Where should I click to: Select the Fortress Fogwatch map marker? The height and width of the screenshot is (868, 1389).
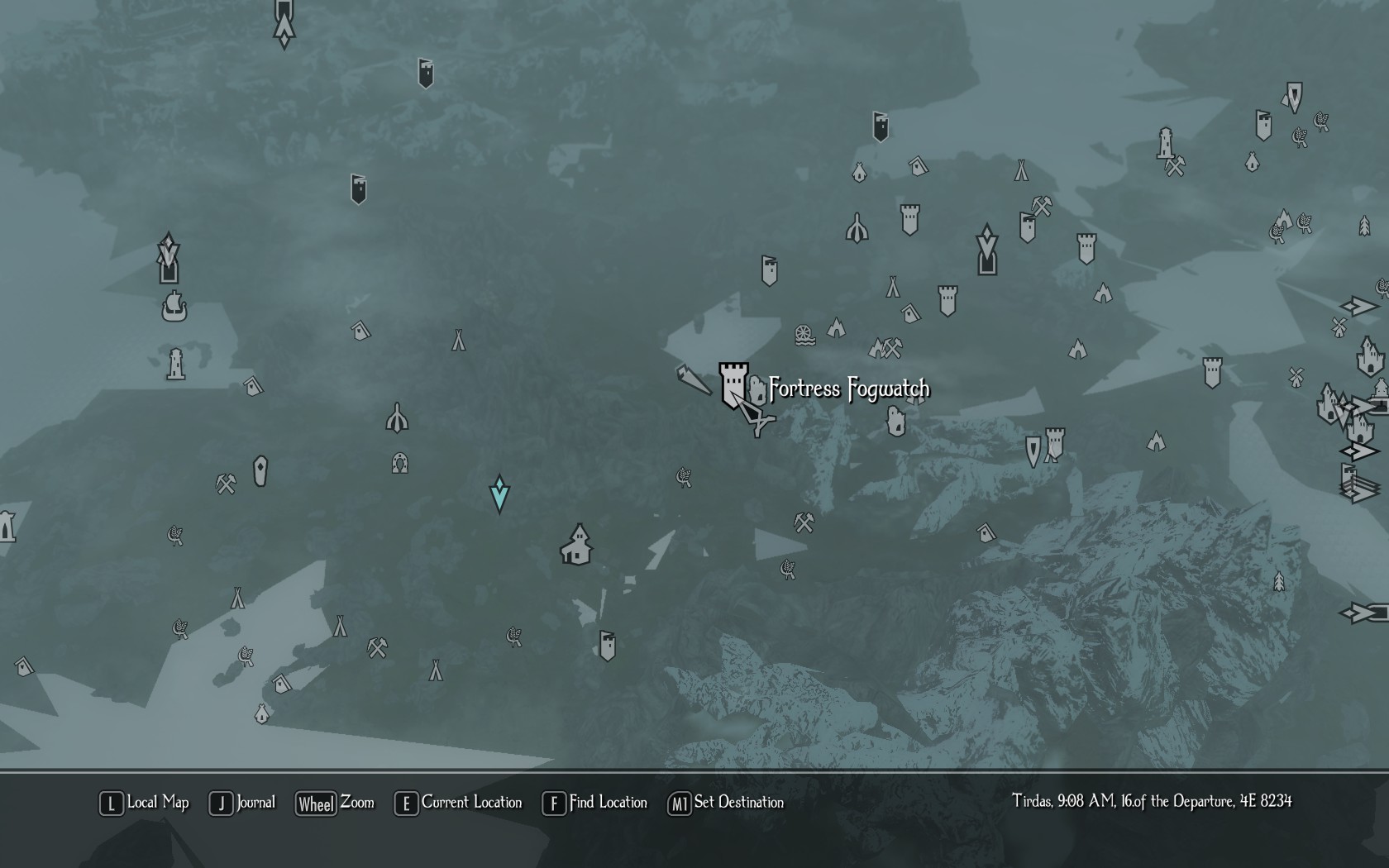click(x=733, y=384)
